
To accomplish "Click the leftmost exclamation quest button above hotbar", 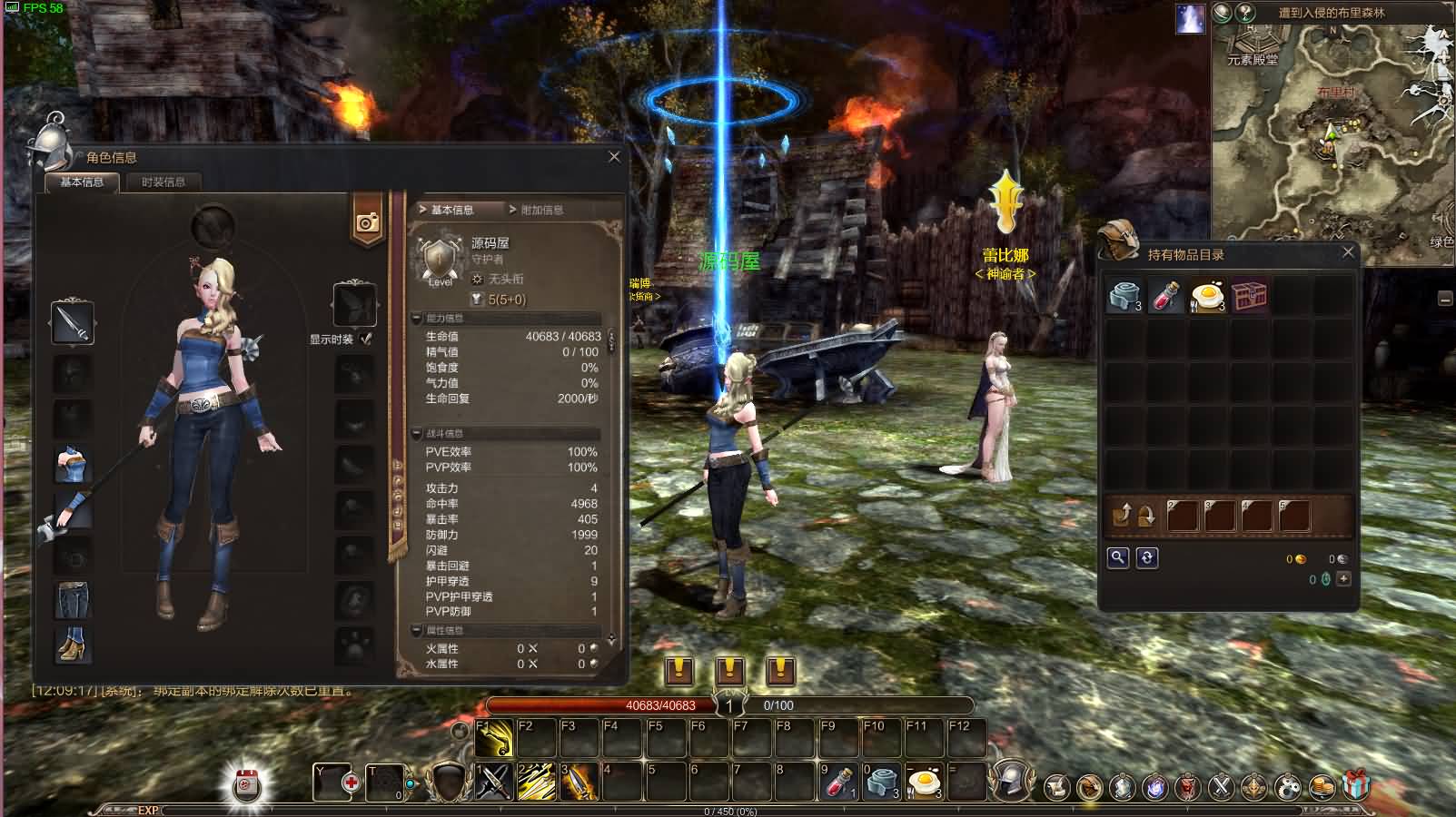I will tap(678, 673).
